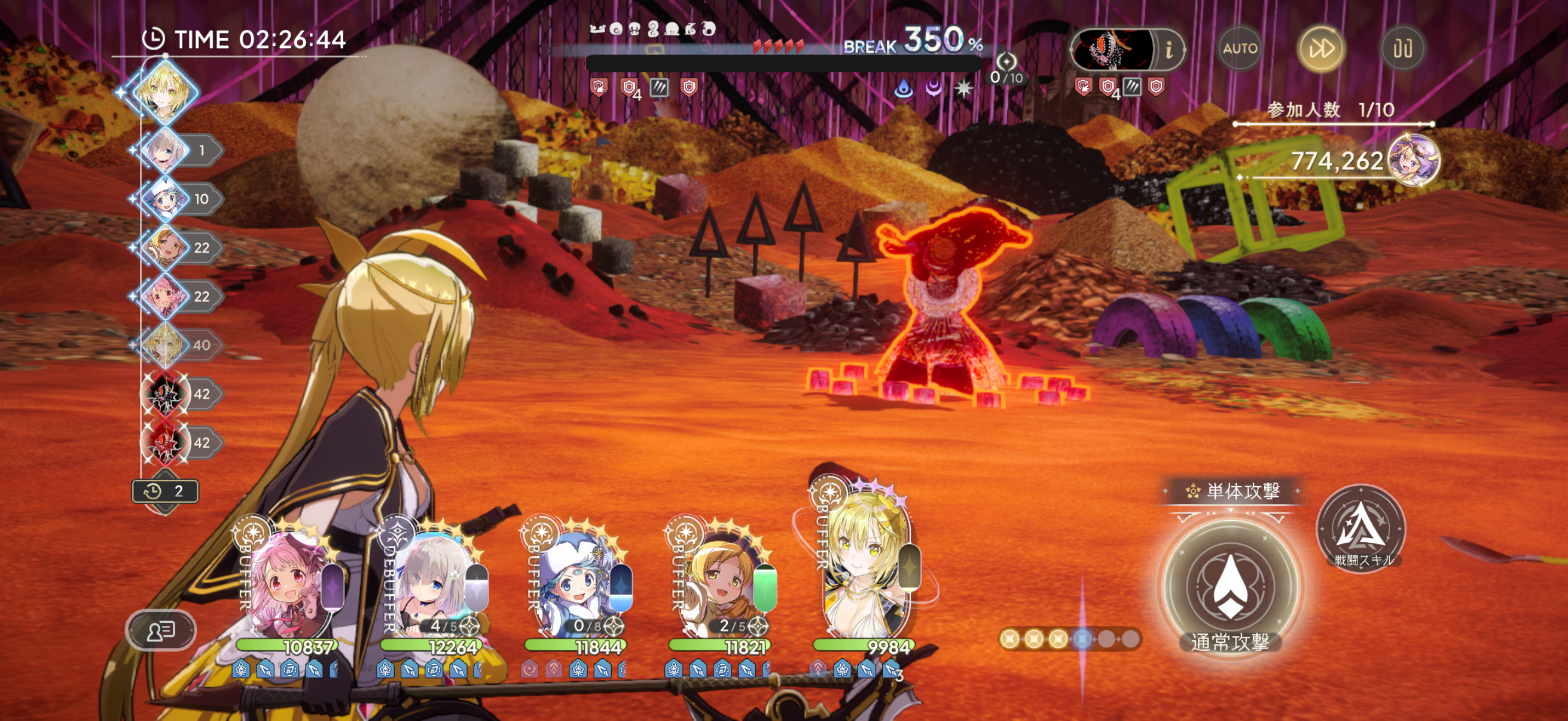The width and height of the screenshot is (1568, 721).
Task: Toggle the AUTO battle button
Action: pyautogui.click(x=1240, y=48)
